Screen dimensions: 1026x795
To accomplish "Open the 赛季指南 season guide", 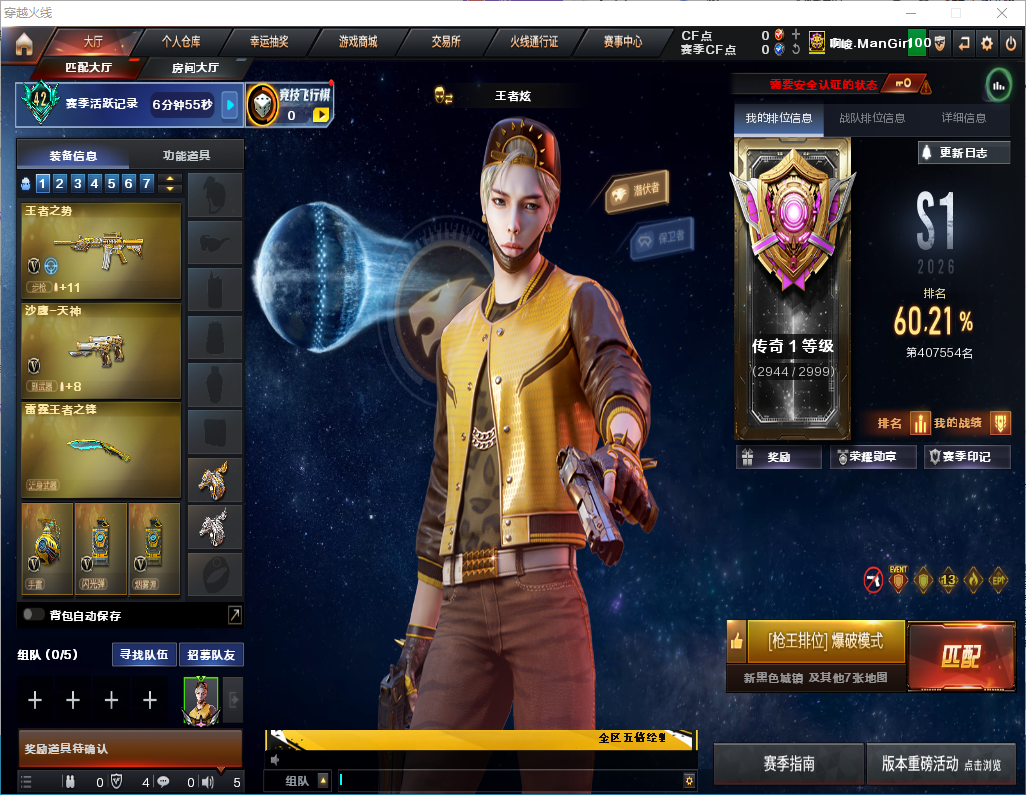I will (x=788, y=764).
